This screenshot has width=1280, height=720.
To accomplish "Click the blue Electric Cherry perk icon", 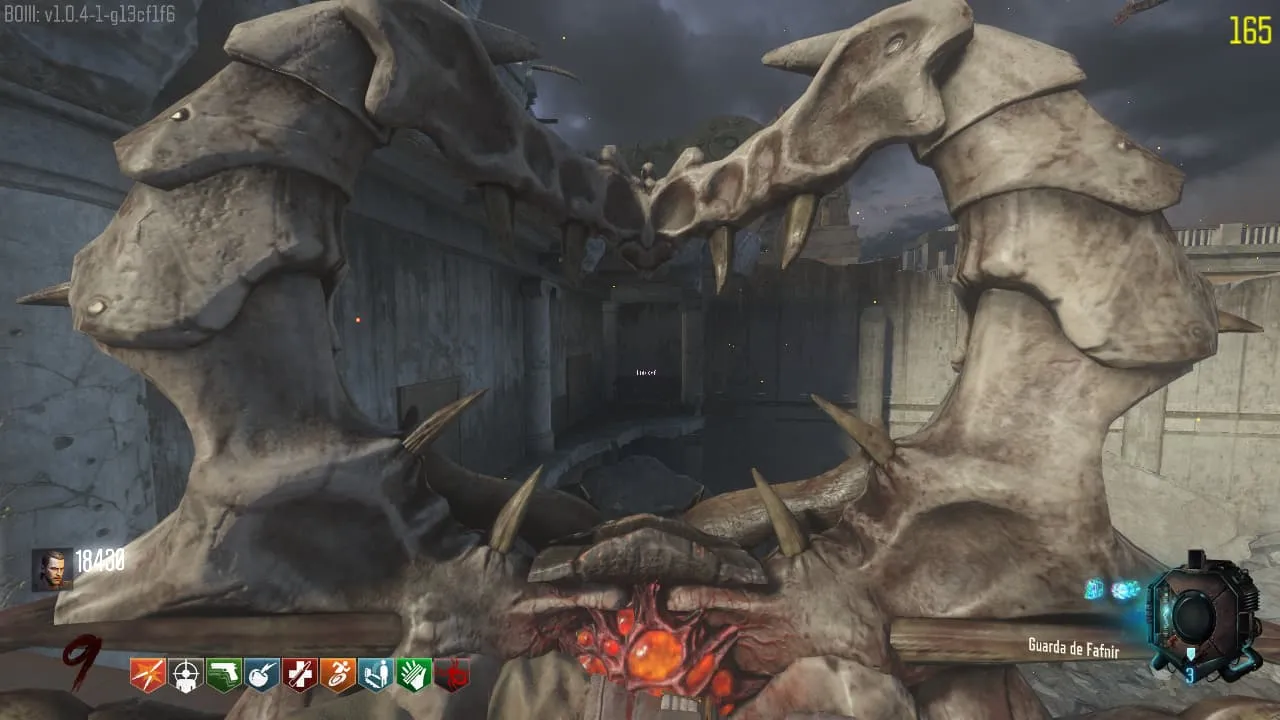I will tap(262, 676).
